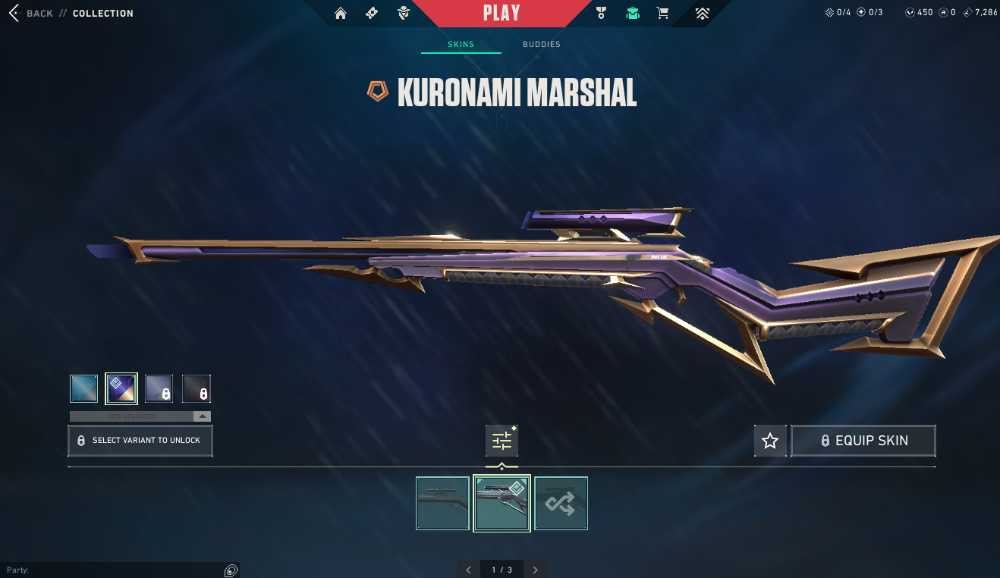Go to the next skin page arrow

pyautogui.click(x=535, y=570)
